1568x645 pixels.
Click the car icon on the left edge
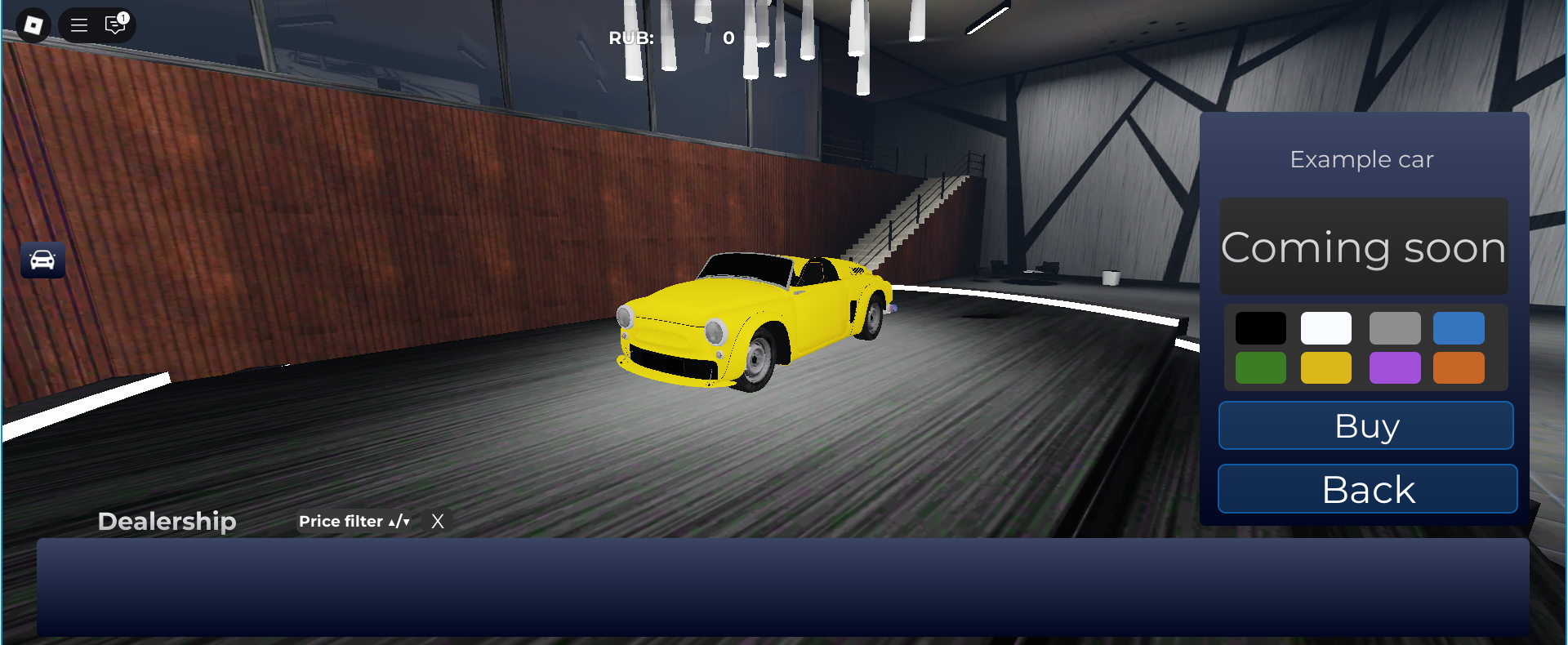click(x=42, y=260)
